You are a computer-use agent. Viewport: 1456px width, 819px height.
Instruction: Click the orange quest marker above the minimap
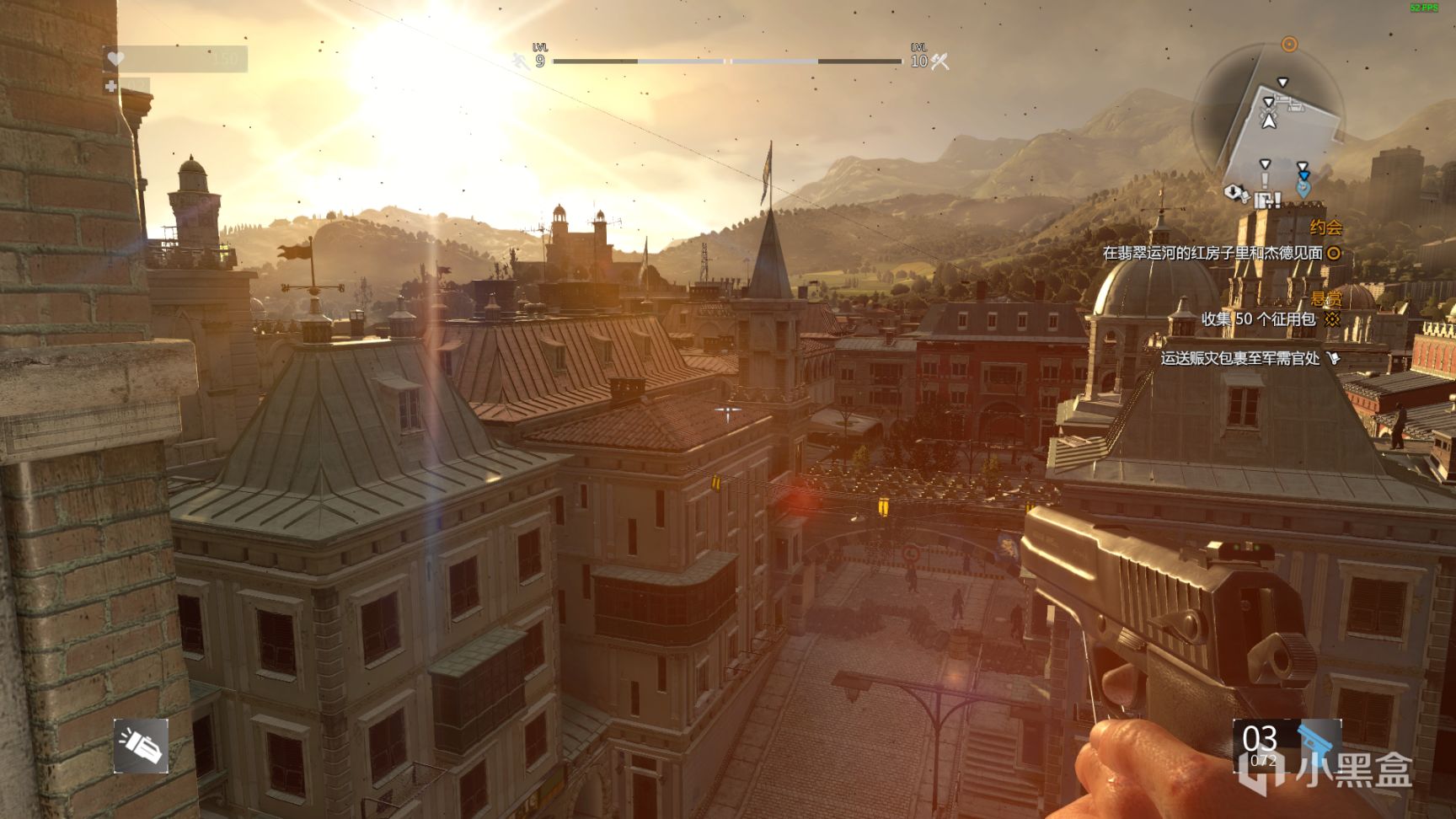[x=1289, y=45]
